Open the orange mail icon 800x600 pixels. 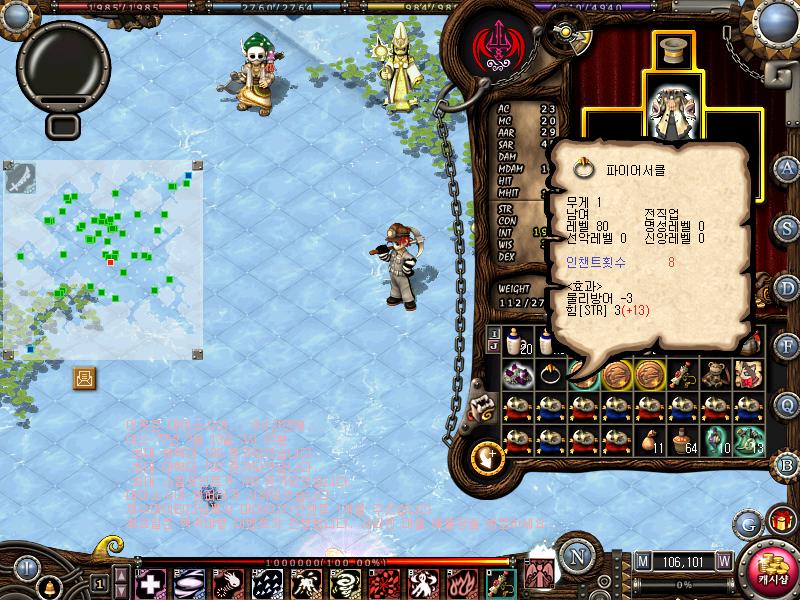coord(85,378)
